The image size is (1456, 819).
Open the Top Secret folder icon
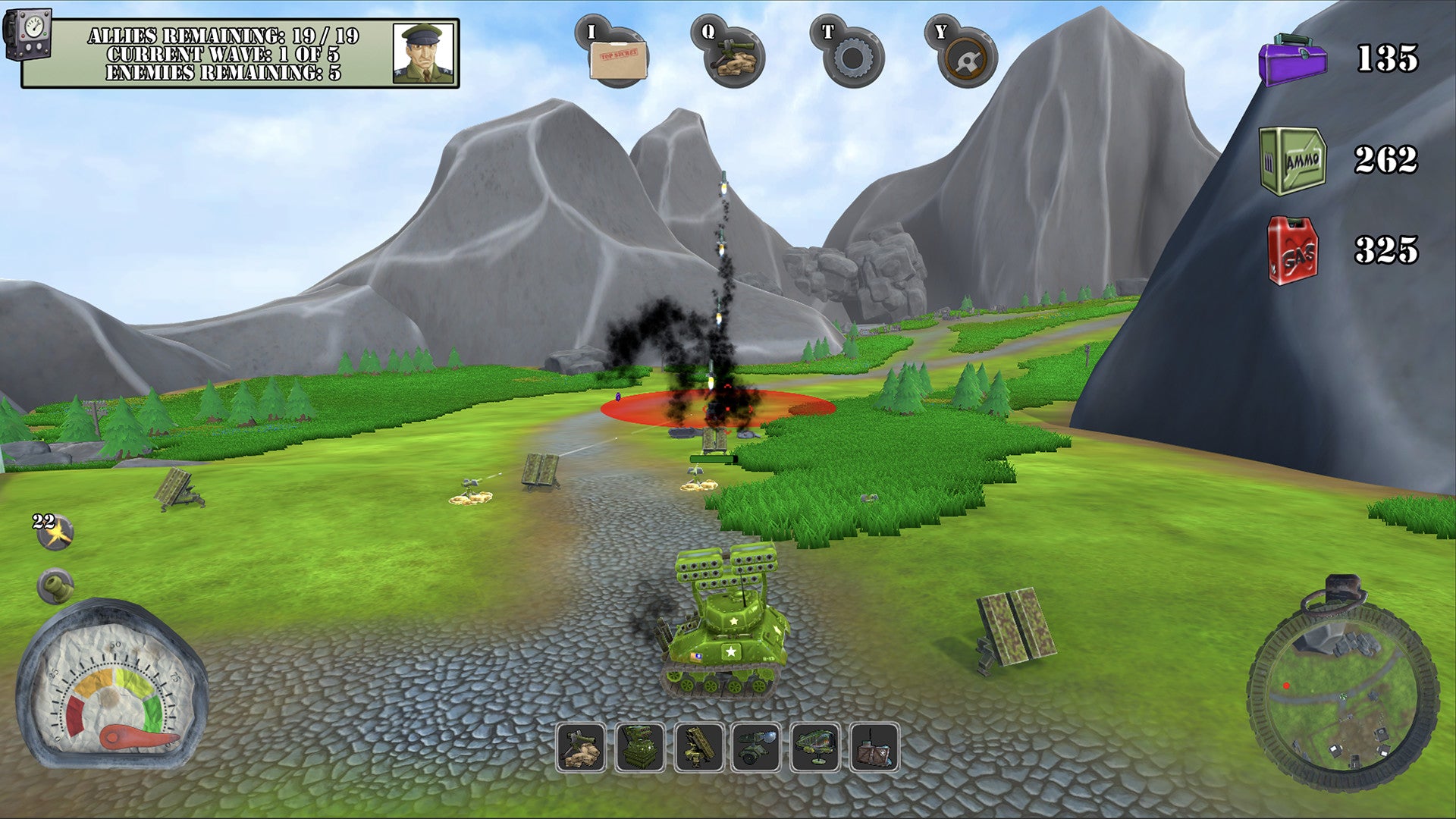pos(619,55)
